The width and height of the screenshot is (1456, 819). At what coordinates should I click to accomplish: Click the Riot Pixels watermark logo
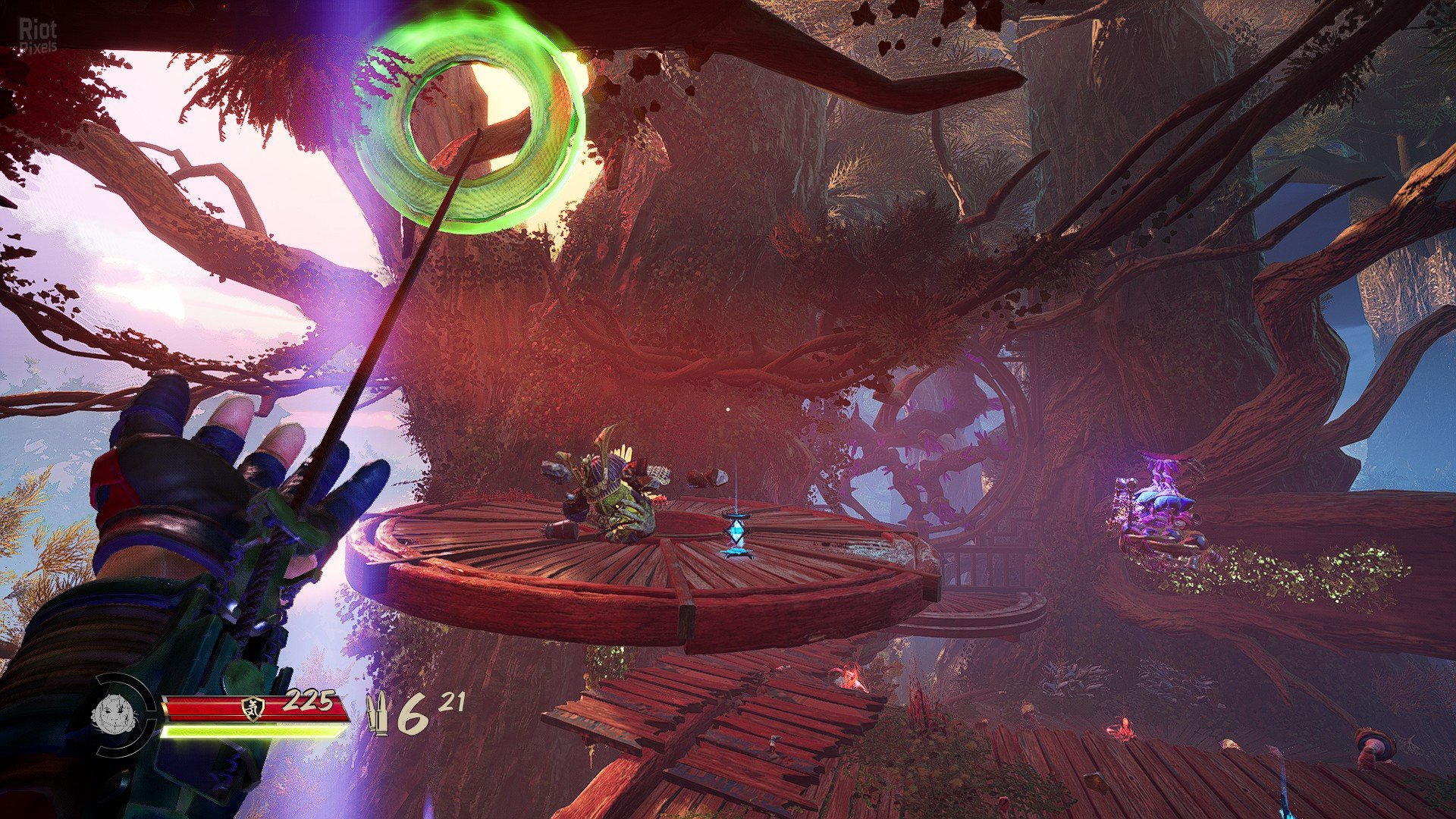point(37,36)
